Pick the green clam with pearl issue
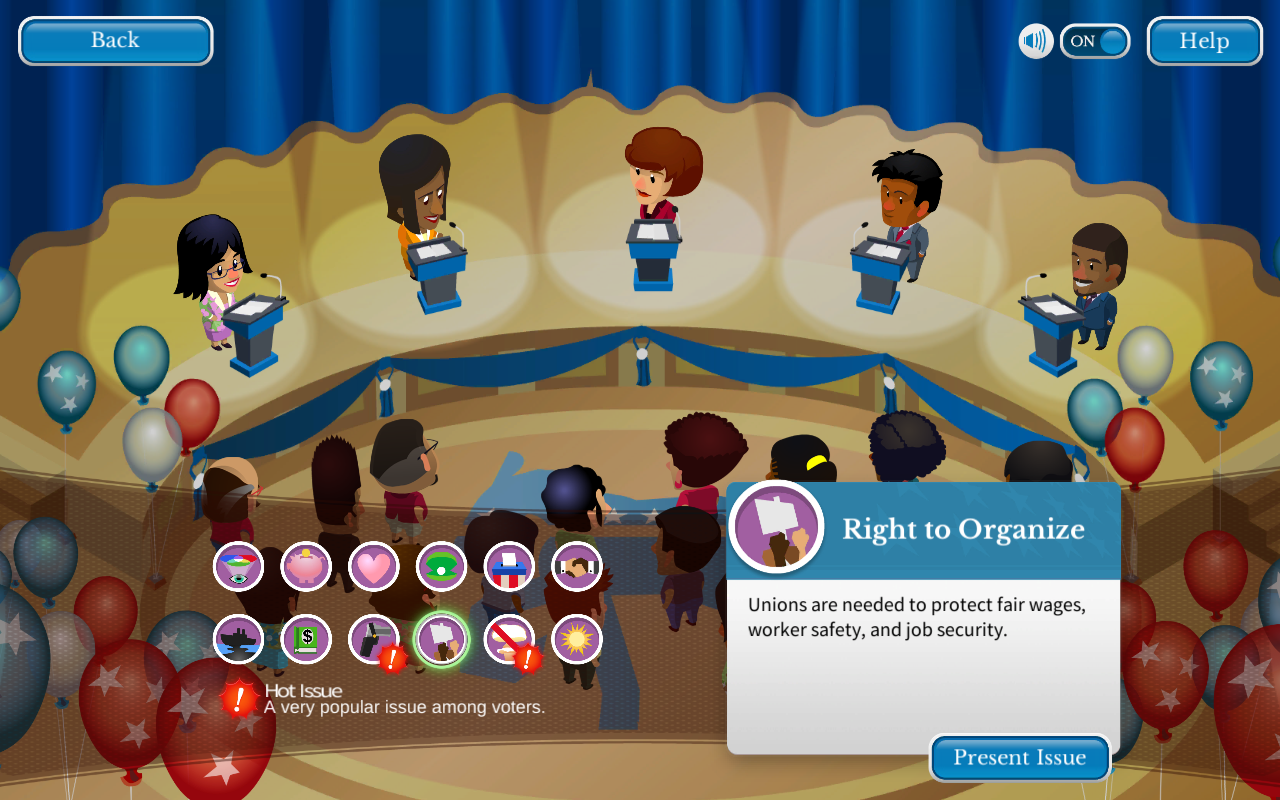 pyautogui.click(x=441, y=567)
